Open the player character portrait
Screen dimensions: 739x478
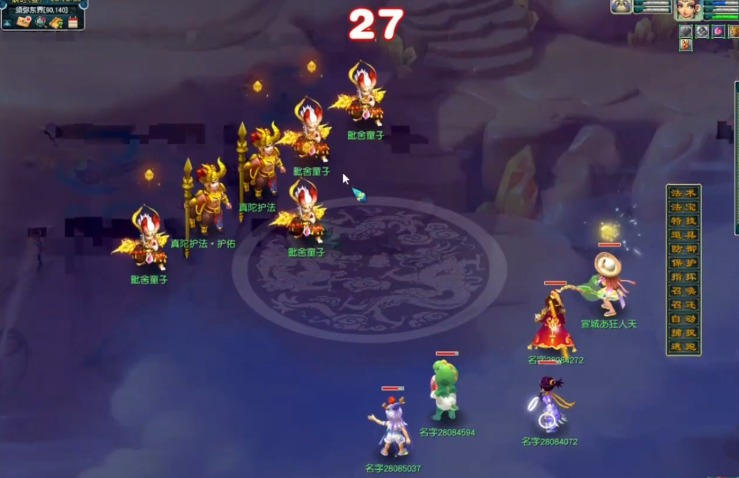point(689,9)
